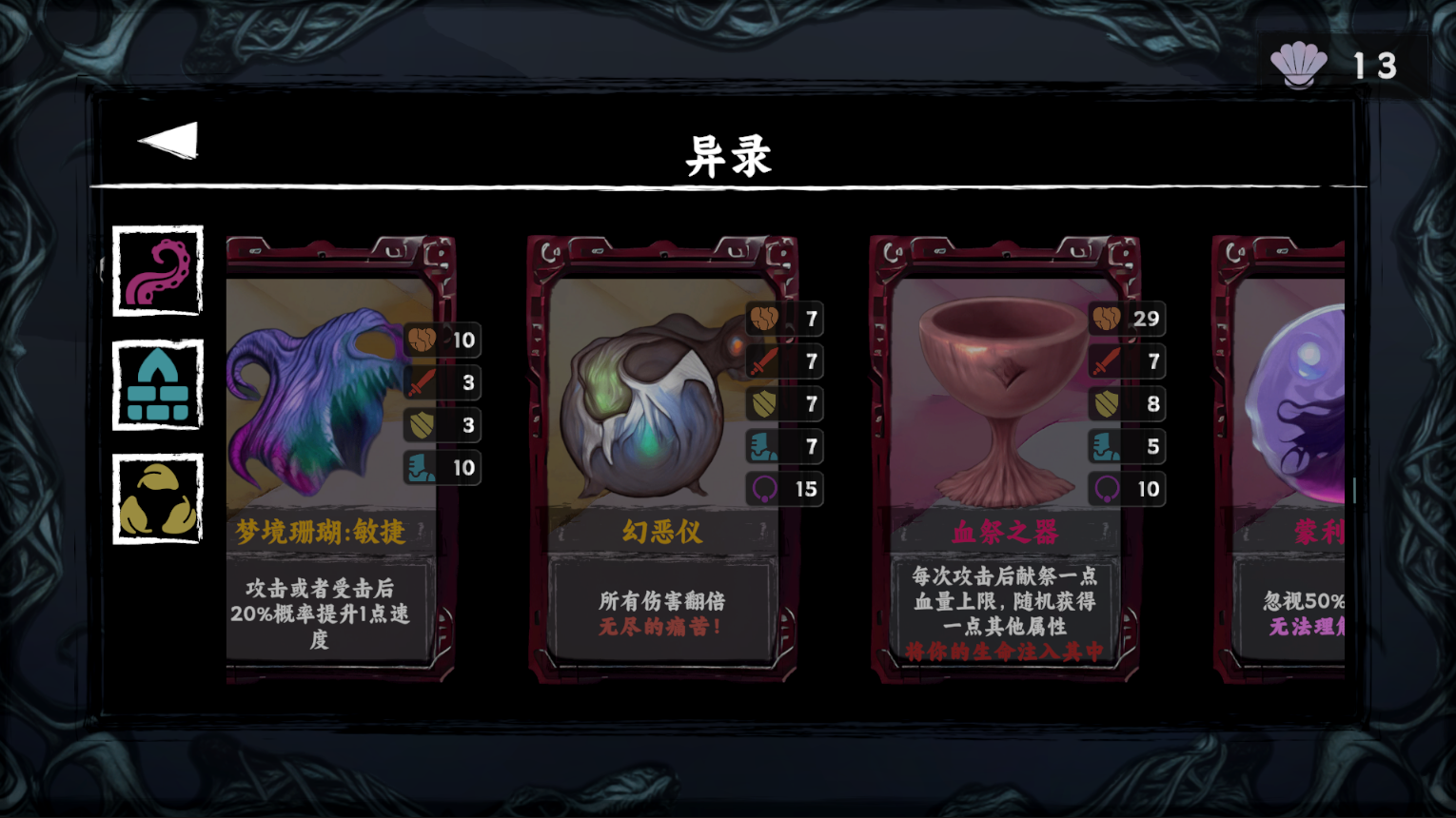Click the purple ring icon showing 10 on 血祭之器

pyautogui.click(x=1105, y=489)
